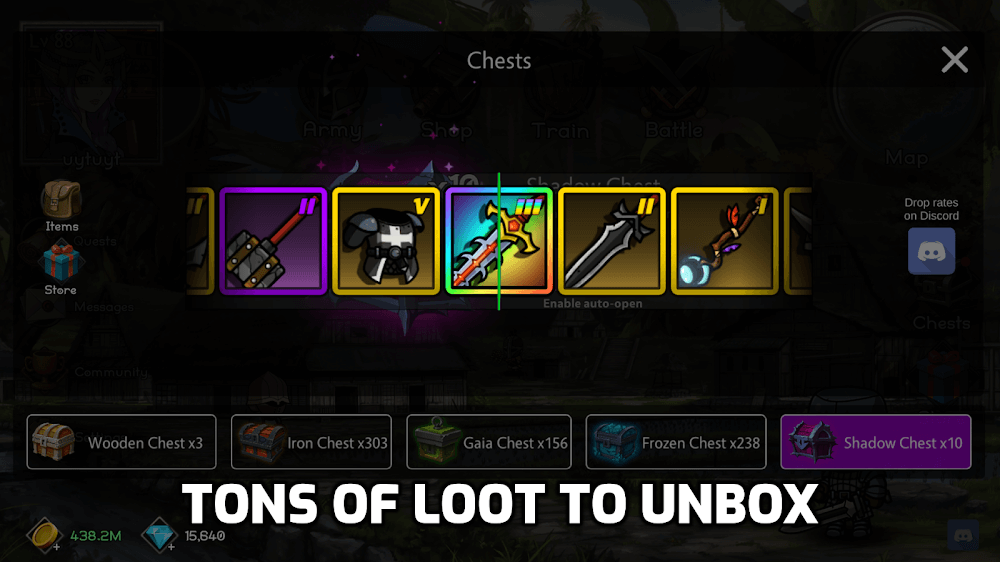Open the Discord drop rates link
The image size is (1000, 562).
click(x=931, y=250)
